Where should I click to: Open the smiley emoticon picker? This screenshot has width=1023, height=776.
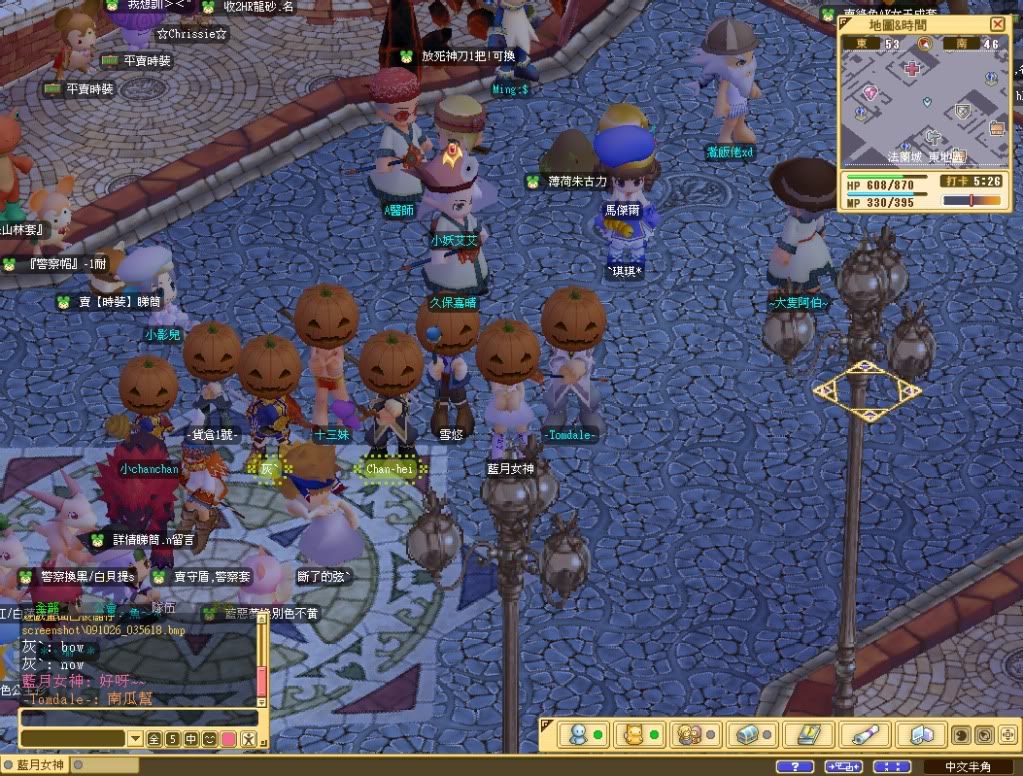tap(210, 739)
